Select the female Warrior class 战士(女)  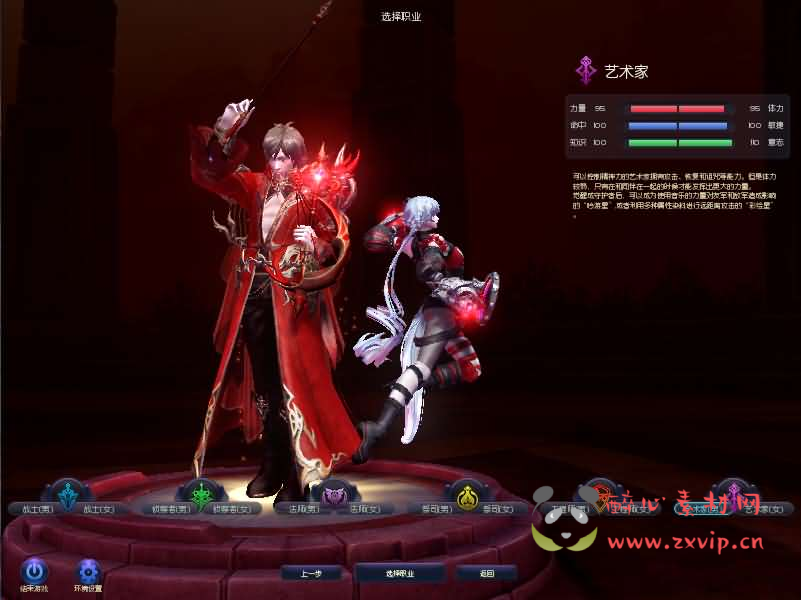pyautogui.click(x=99, y=509)
